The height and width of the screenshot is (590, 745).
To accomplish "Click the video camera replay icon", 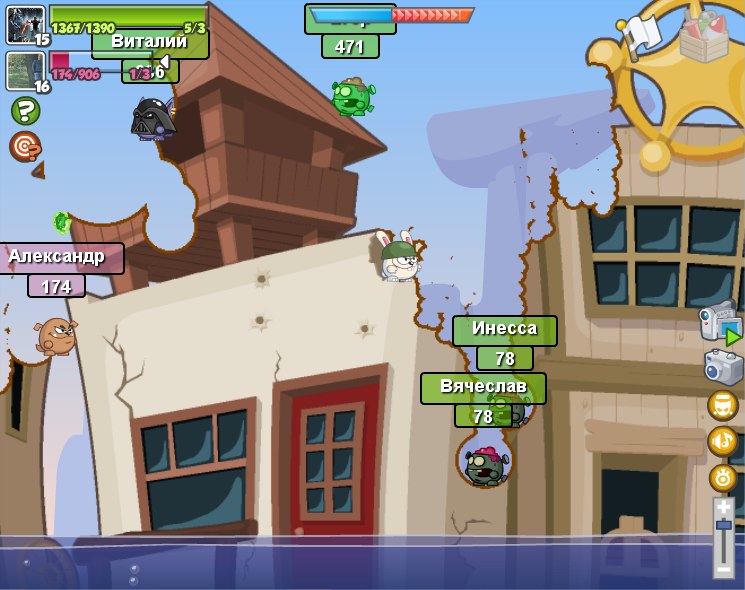I will click(x=720, y=322).
